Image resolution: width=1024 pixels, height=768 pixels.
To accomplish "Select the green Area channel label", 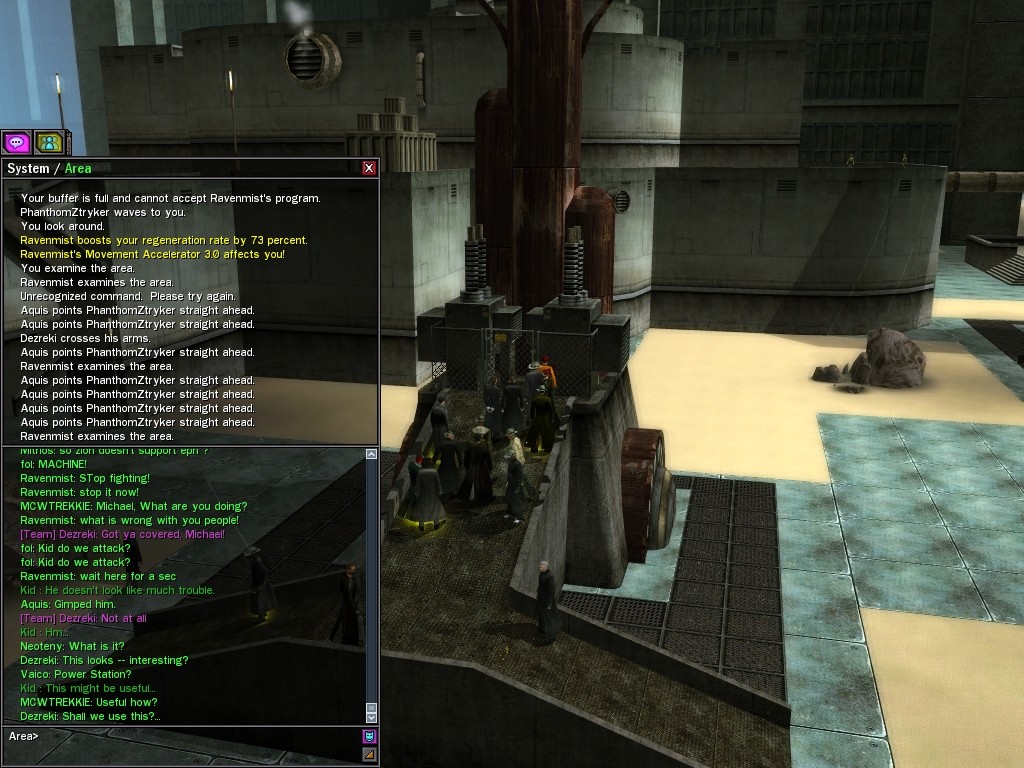I will coord(78,168).
